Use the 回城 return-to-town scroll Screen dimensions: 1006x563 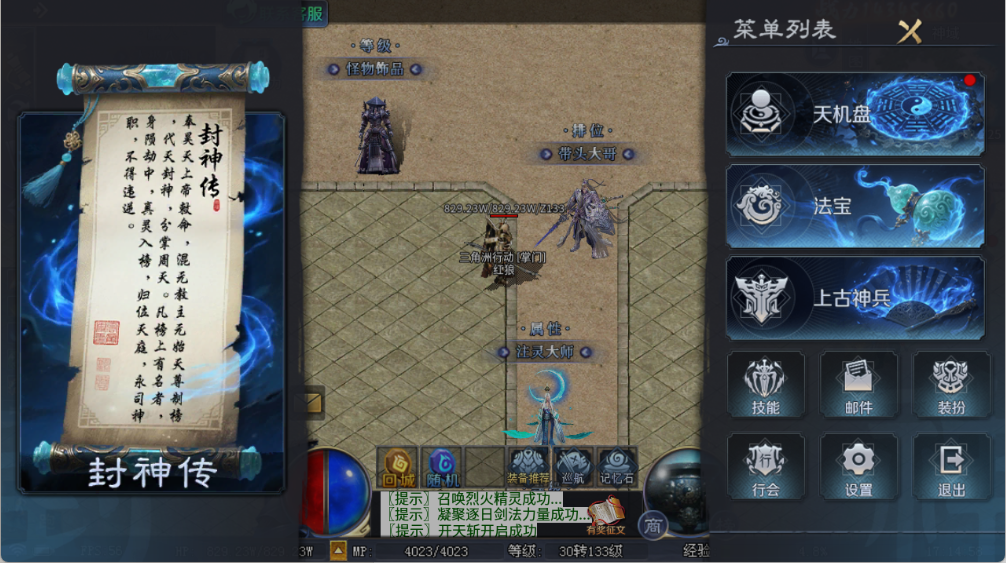coord(397,466)
